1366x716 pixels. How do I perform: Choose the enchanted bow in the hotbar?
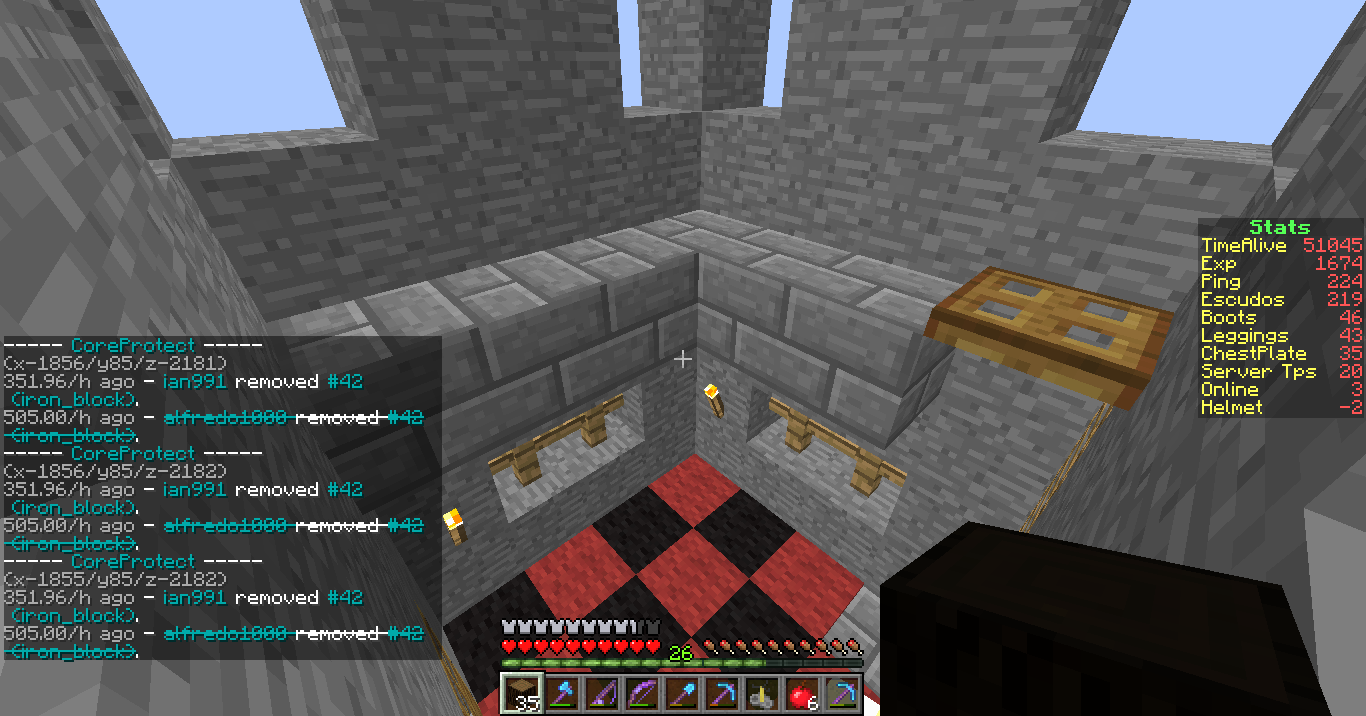pos(640,693)
